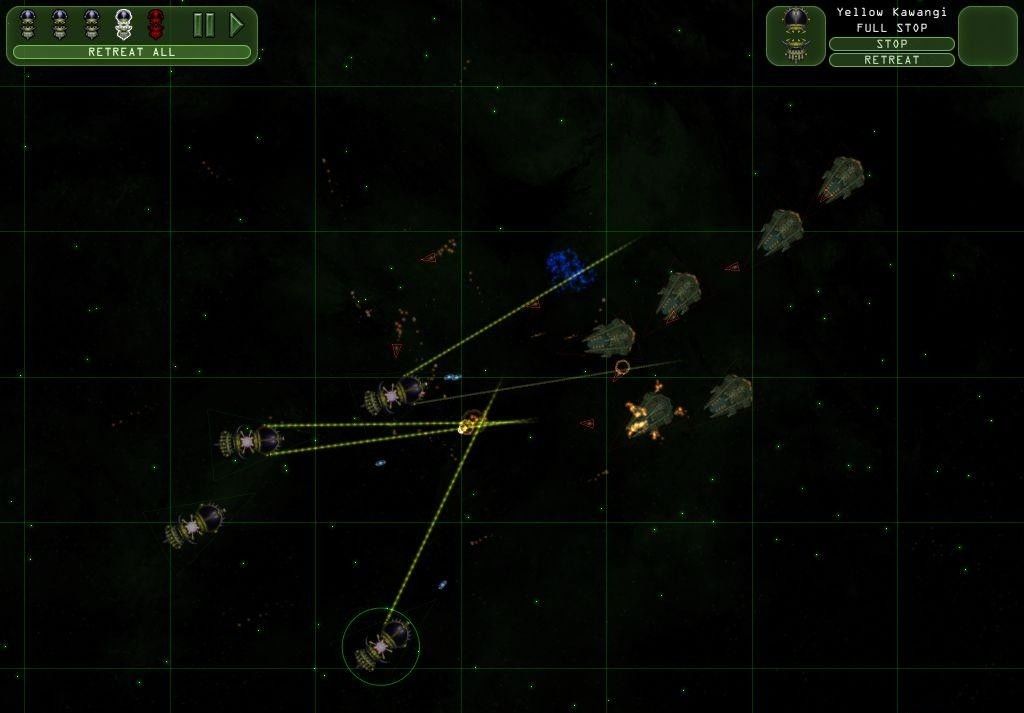Order Yellow Kawangi to Stop
The height and width of the screenshot is (713, 1024).
coord(891,44)
